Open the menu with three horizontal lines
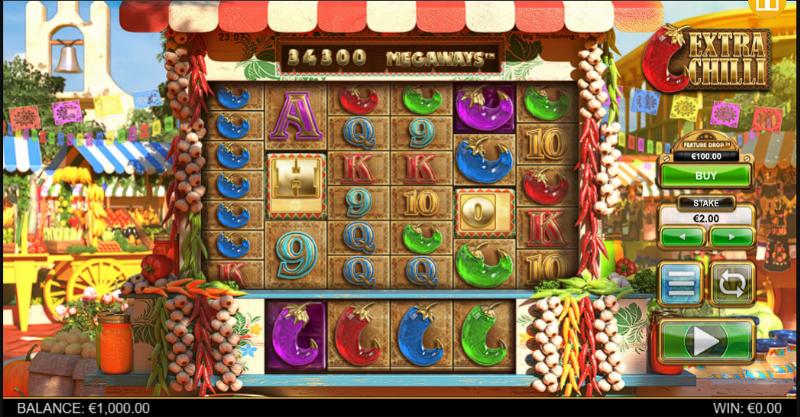 click(x=680, y=284)
